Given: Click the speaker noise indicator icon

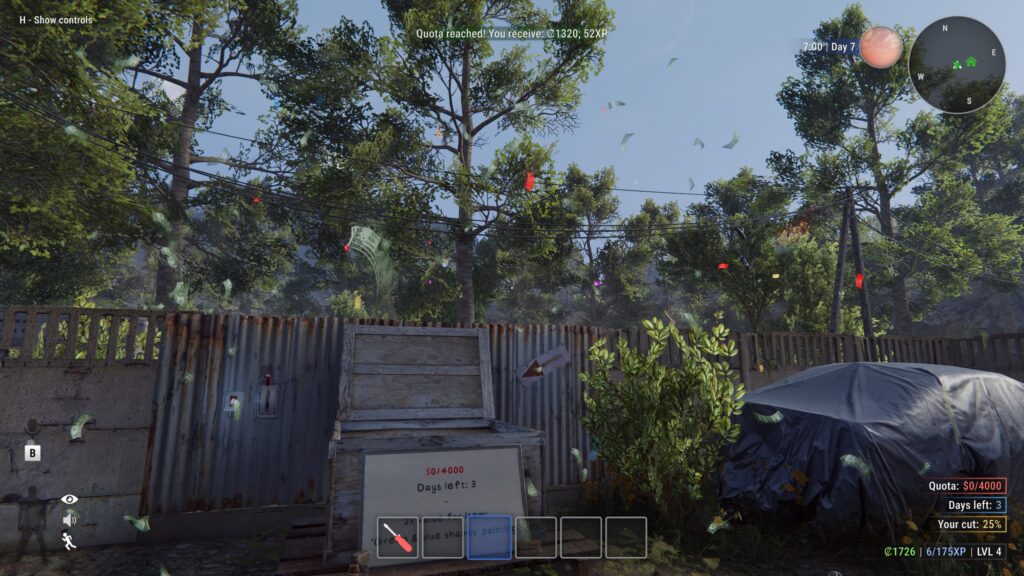Looking at the screenshot, I should [69, 520].
